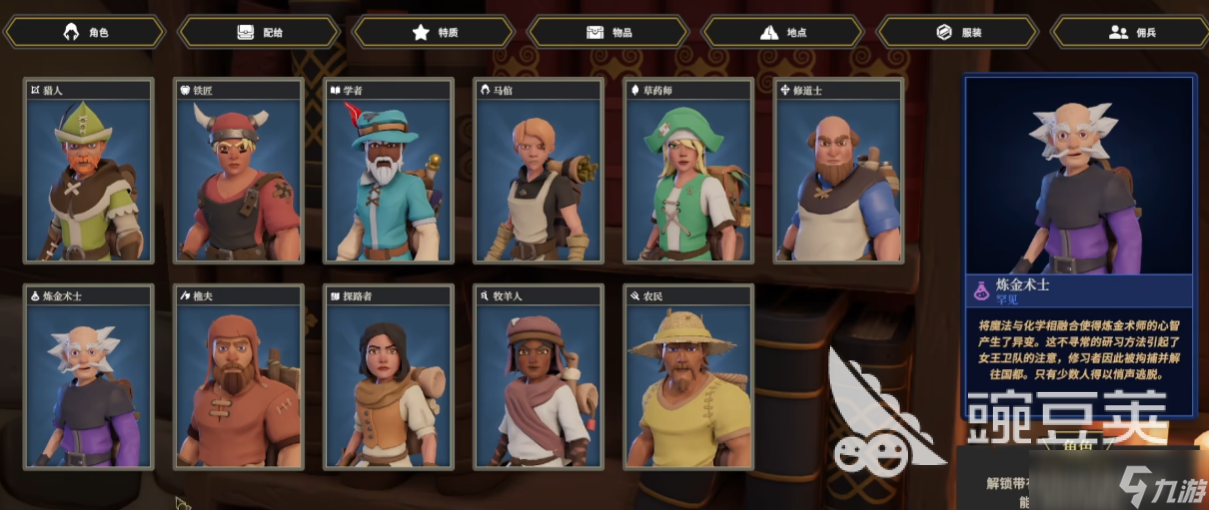
Task: Switch to the 物品 tab
Action: point(610,32)
